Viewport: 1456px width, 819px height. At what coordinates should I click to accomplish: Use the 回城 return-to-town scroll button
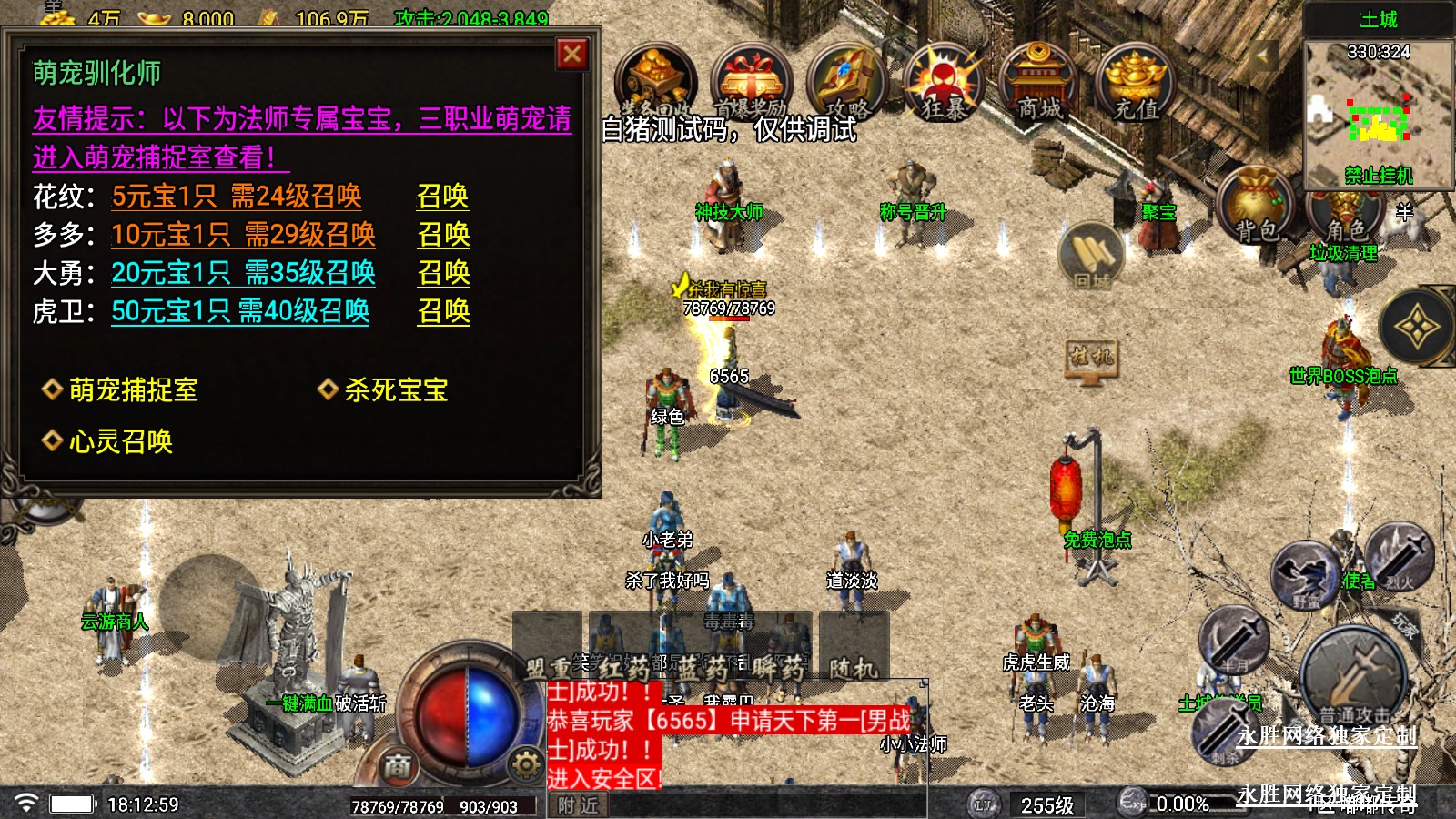pyautogui.click(x=1091, y=256)
